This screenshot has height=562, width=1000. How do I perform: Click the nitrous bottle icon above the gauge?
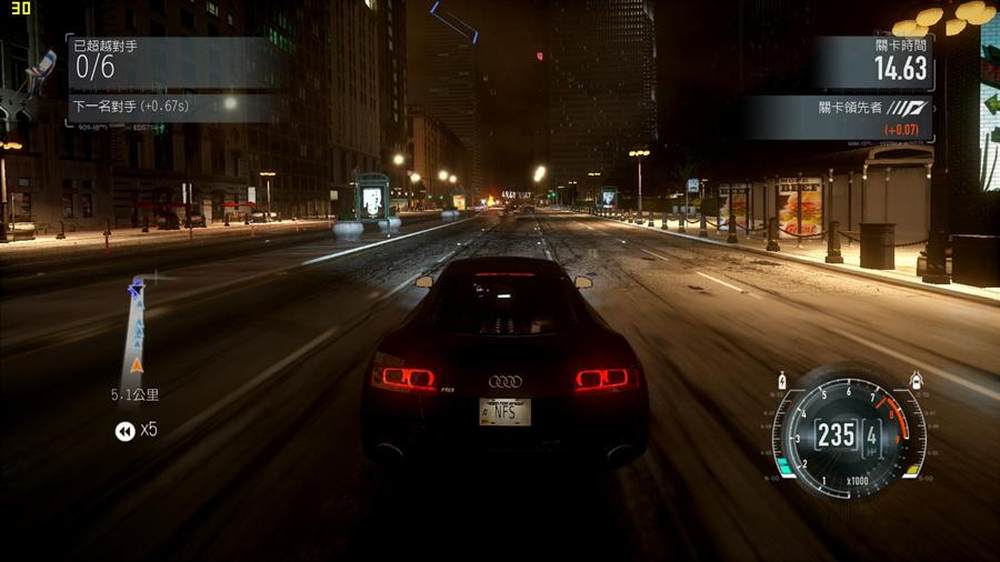782,381
